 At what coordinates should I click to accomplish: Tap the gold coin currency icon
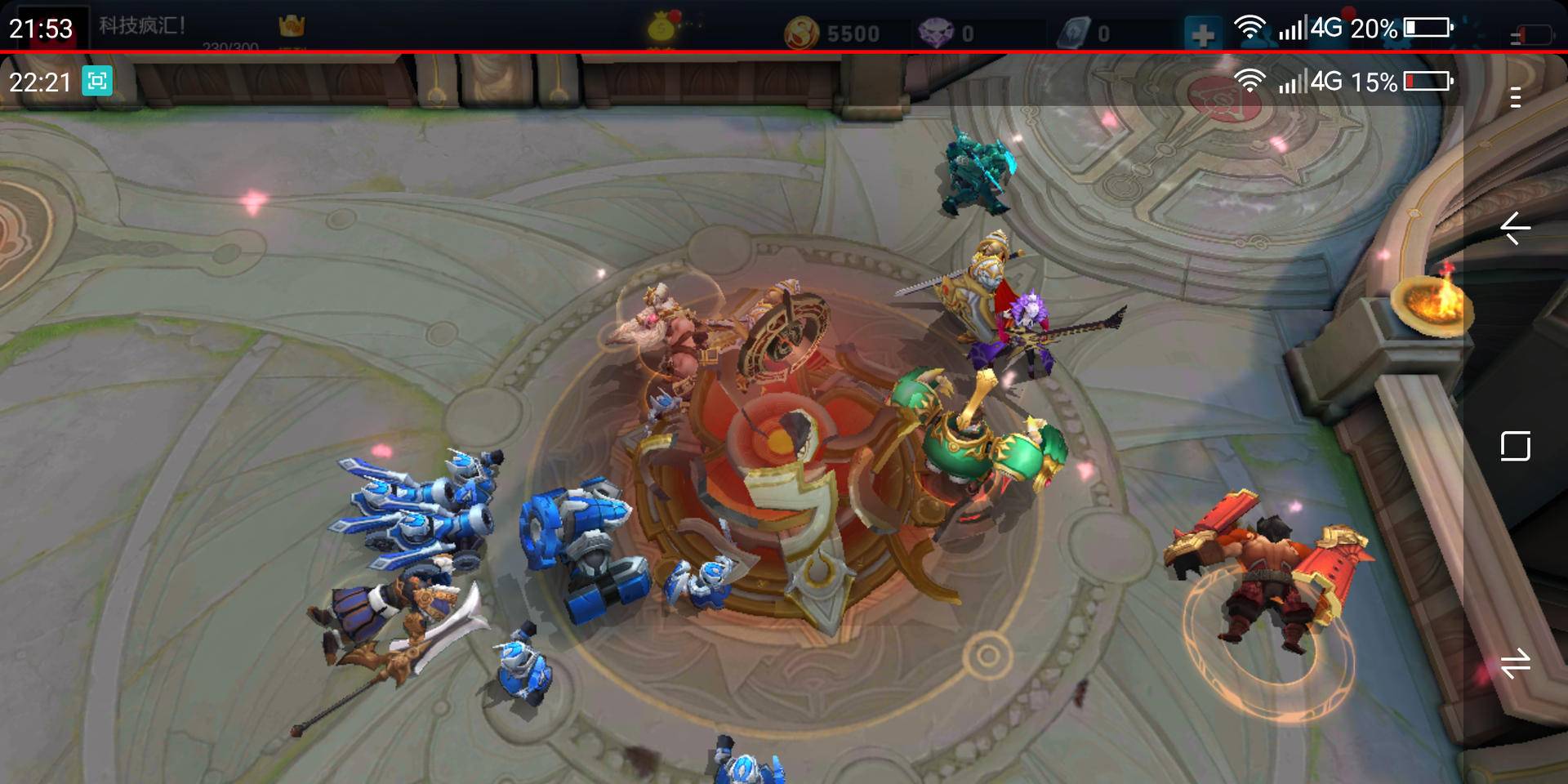(x=801, y=33)
